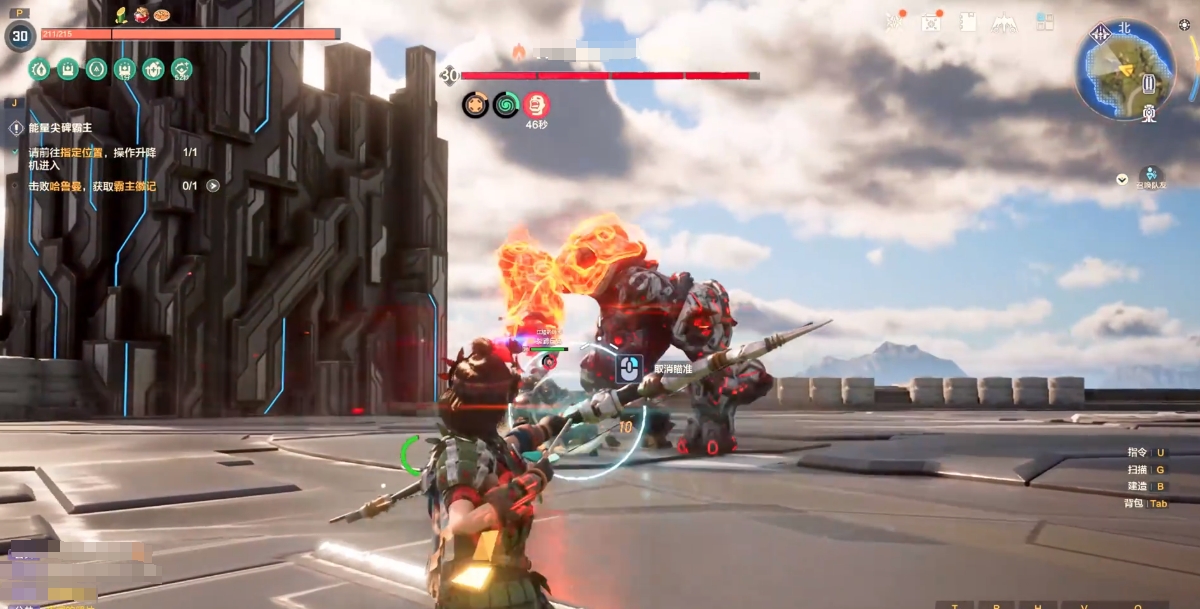1200x609 pixels.
Task: Select the green spiral boss status icon
Action: [506, 104]
